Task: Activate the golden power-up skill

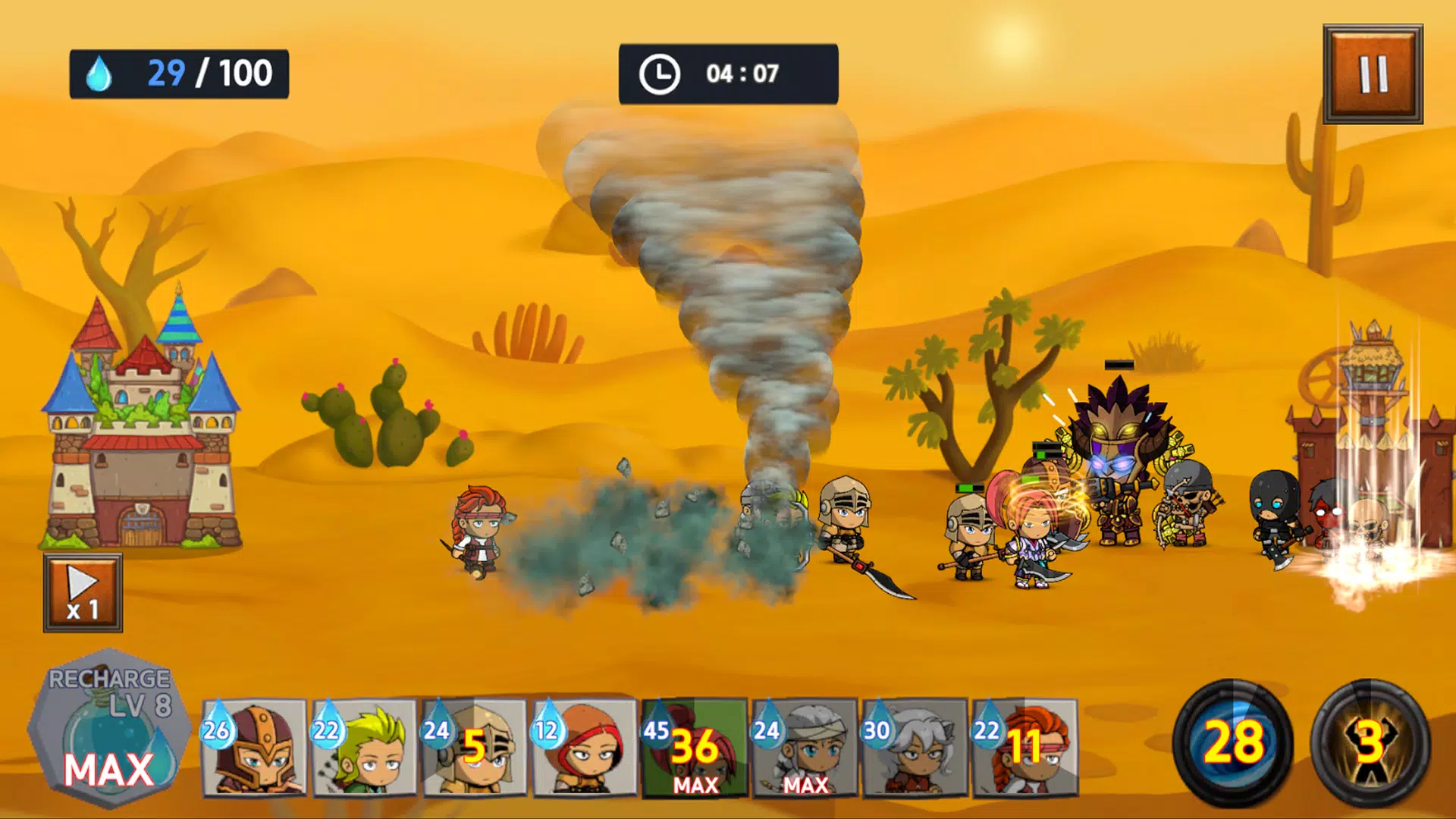Action: coord(1370,742)
